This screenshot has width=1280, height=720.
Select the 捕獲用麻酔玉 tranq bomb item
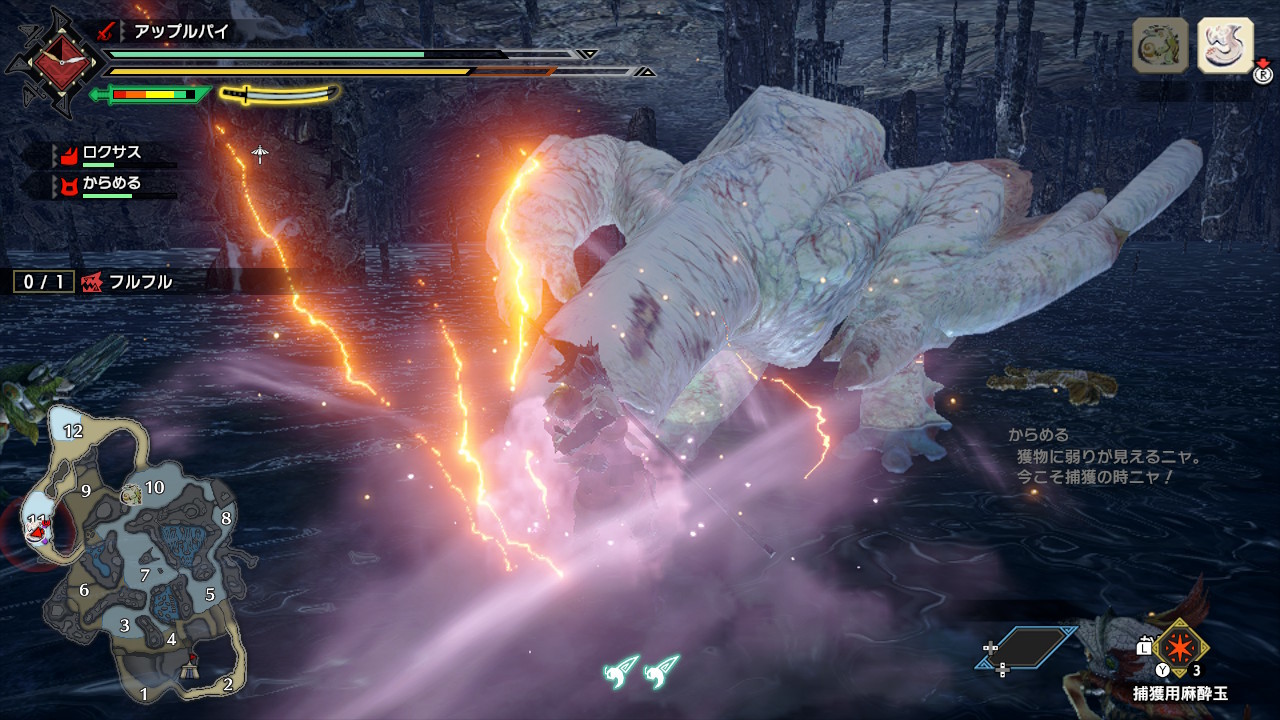(1181, 647)
